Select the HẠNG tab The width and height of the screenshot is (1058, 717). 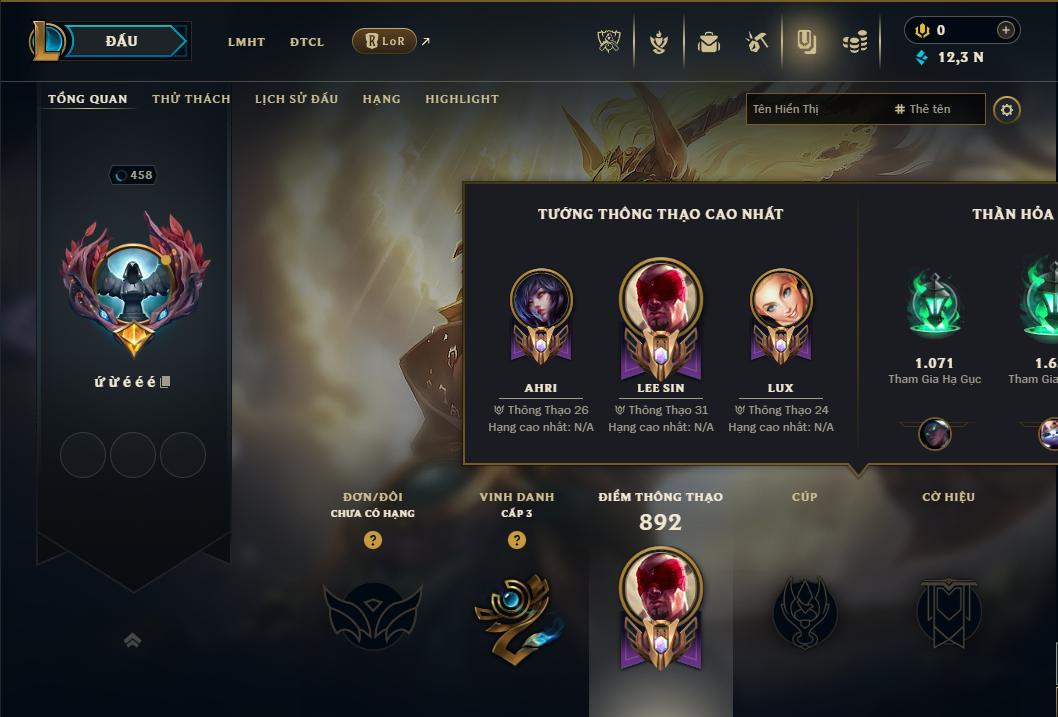tap(381, 99)
